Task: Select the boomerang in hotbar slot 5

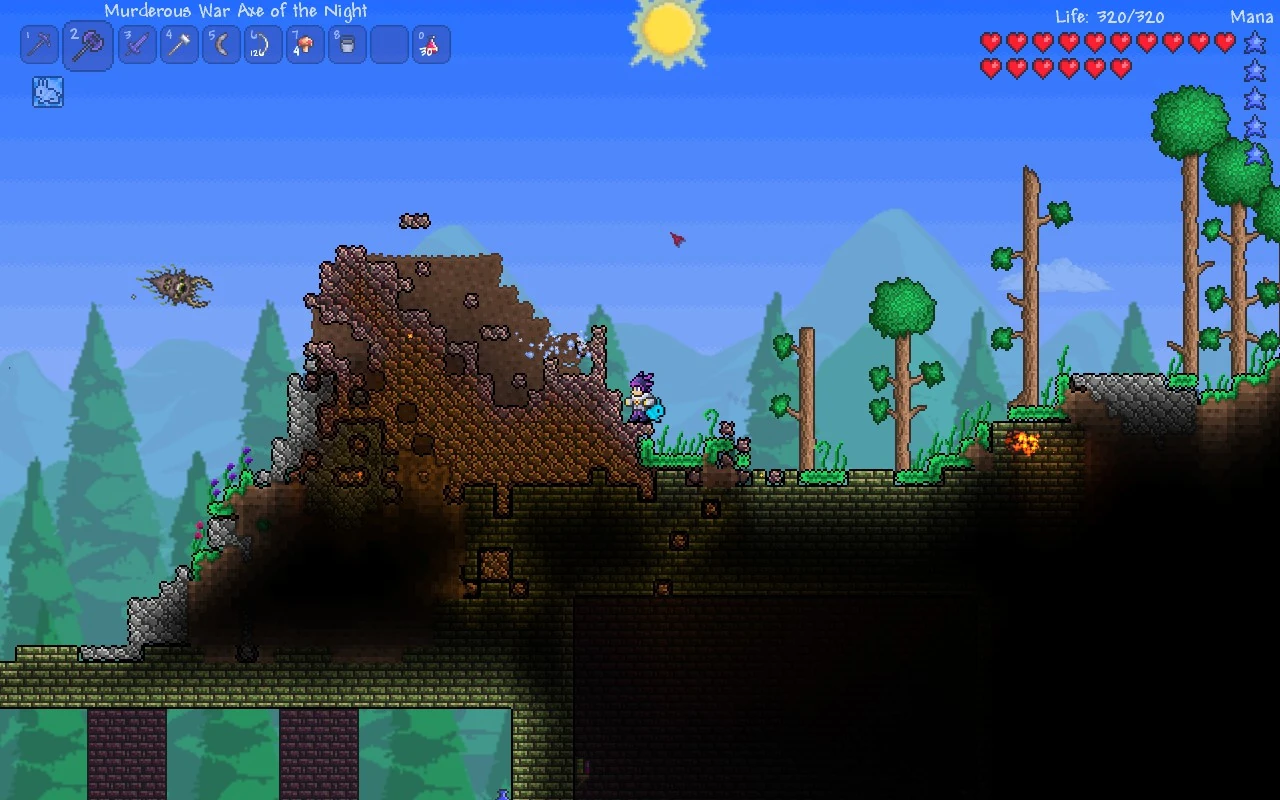Action: (x=220, y=44)
